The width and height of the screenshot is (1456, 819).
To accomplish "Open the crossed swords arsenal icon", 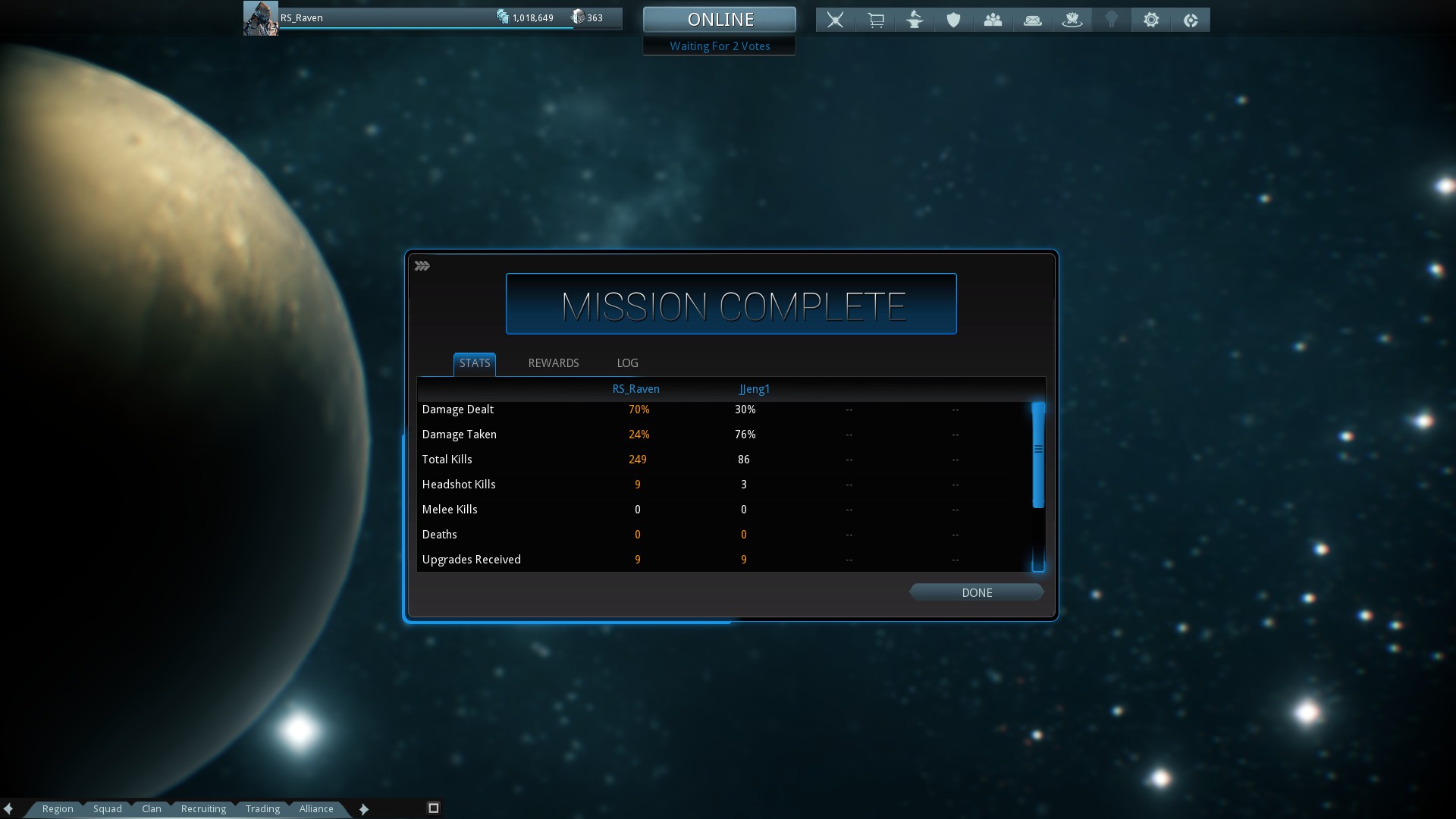I will click(835, 20).
